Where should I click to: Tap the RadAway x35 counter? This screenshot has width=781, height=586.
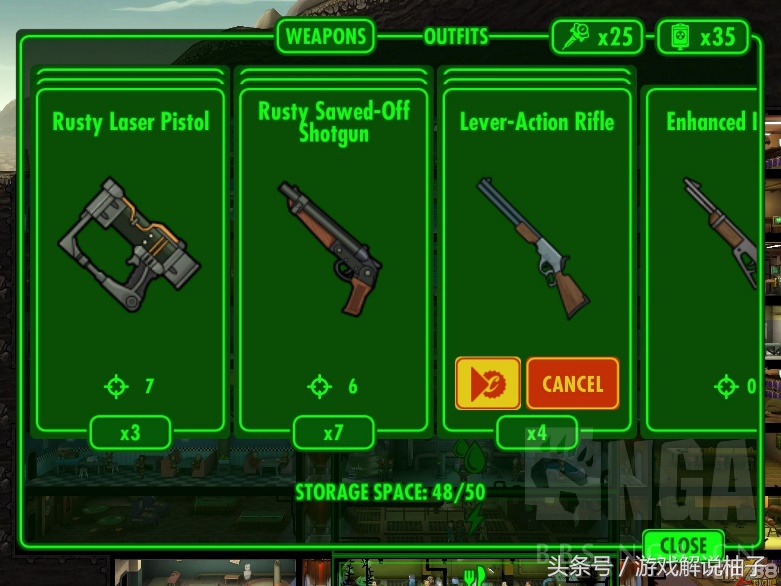[x=702, y=37]
